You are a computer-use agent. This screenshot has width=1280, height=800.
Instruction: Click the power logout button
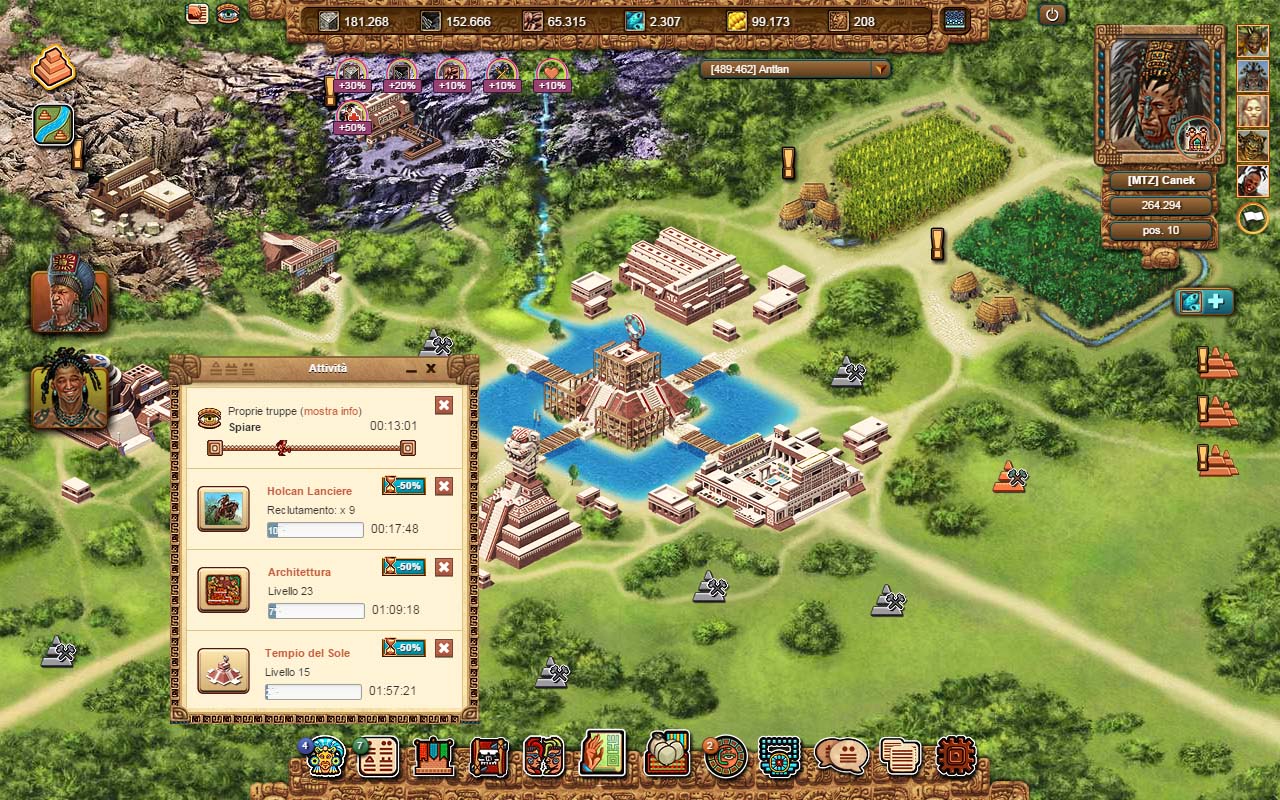(x=1051, y=15)
